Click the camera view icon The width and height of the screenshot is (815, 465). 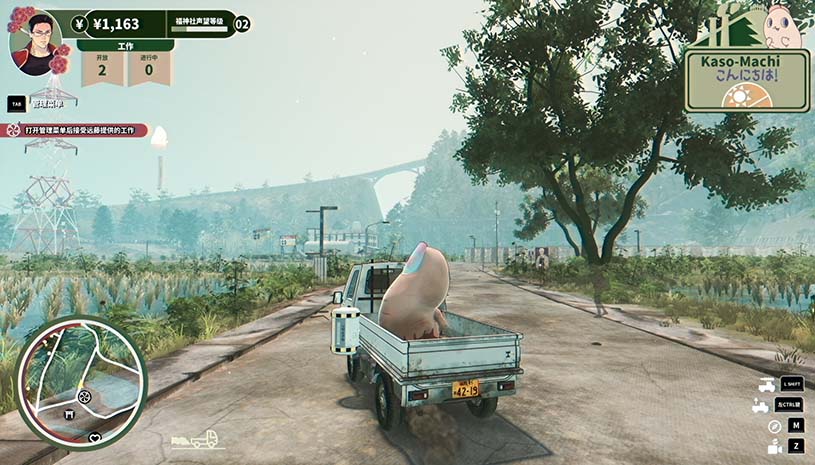774,447
